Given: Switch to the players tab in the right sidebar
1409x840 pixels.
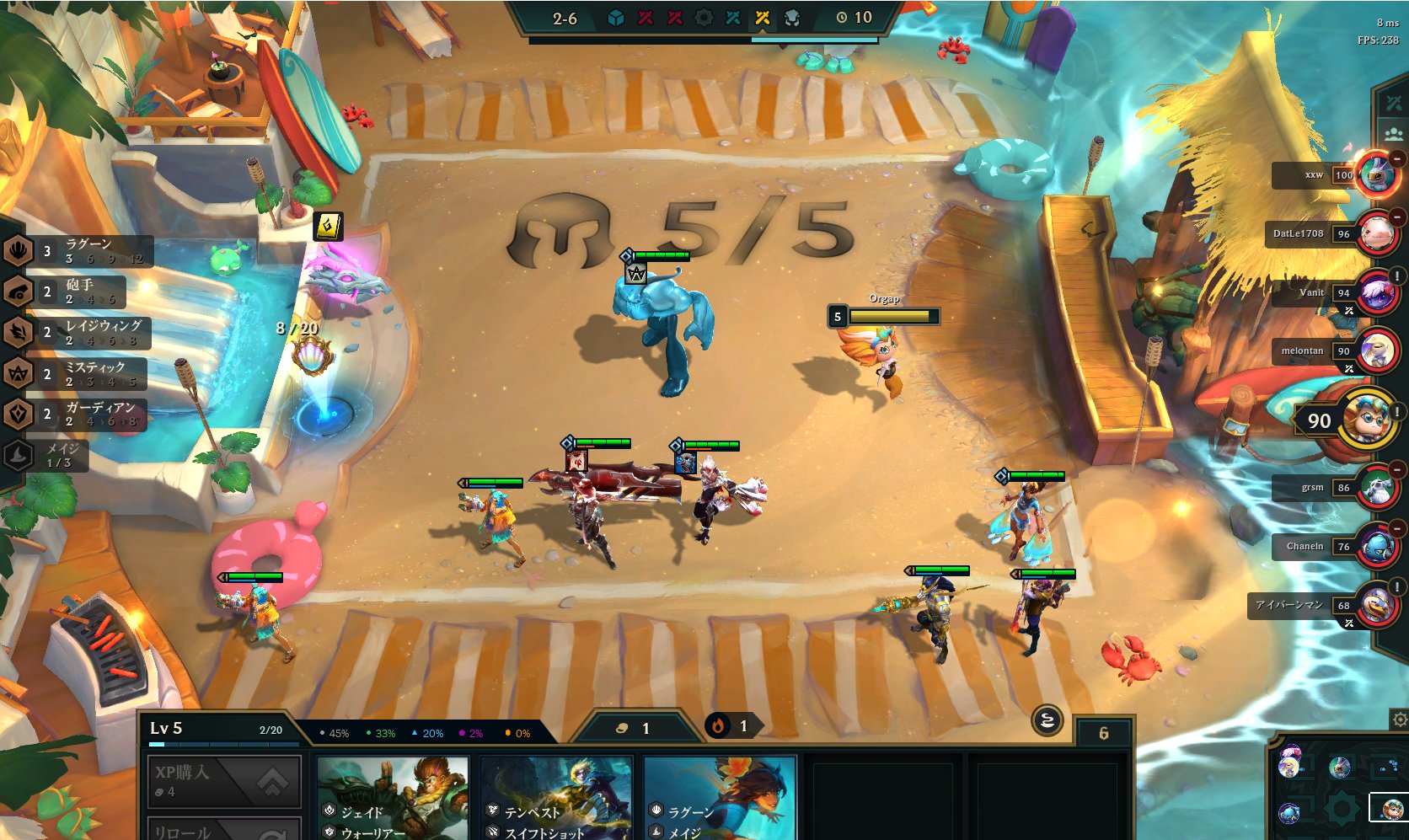Looking at the screenshot, I should [x=1395, y=131].
